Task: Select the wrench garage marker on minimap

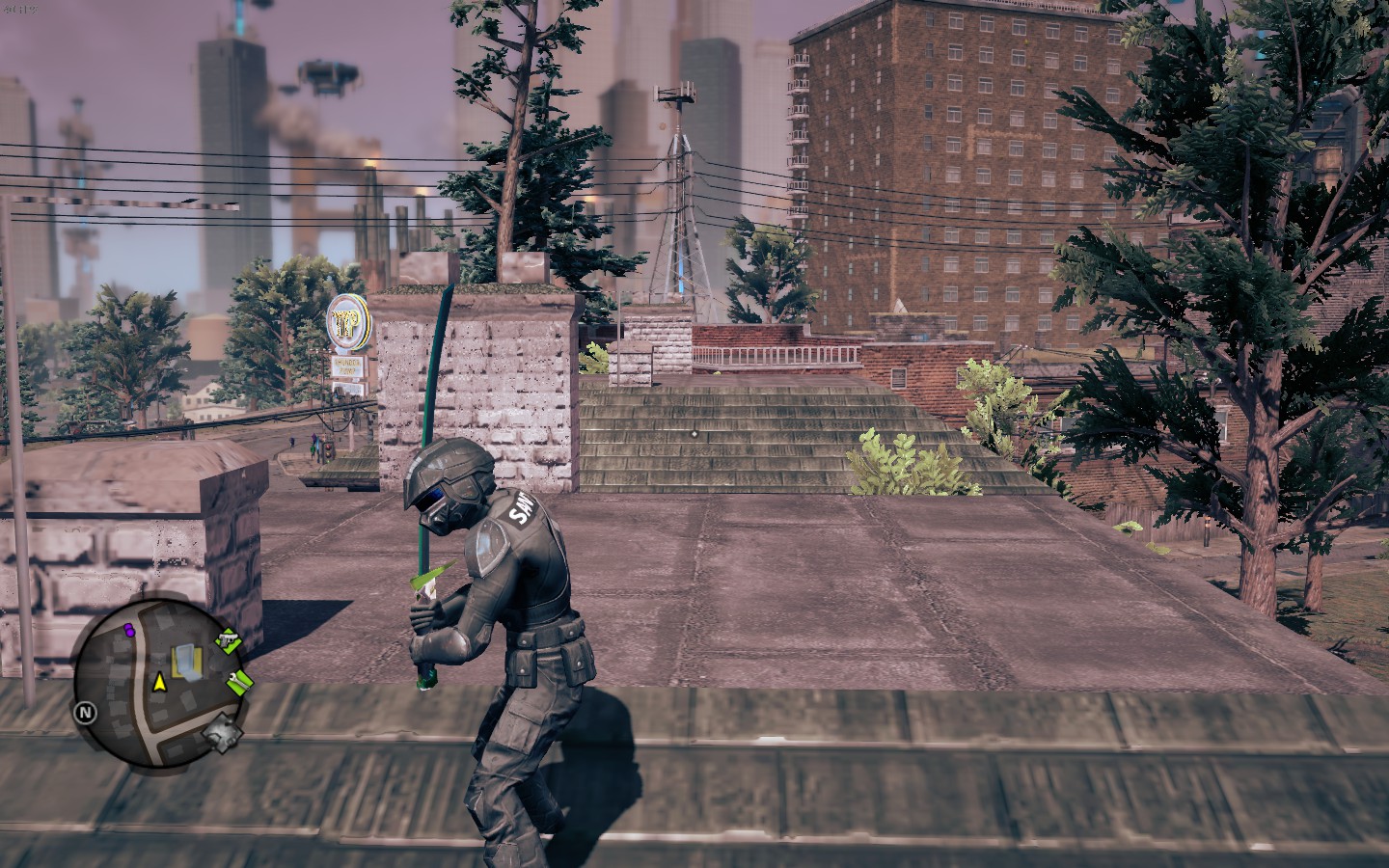Action: click(240, 683)
